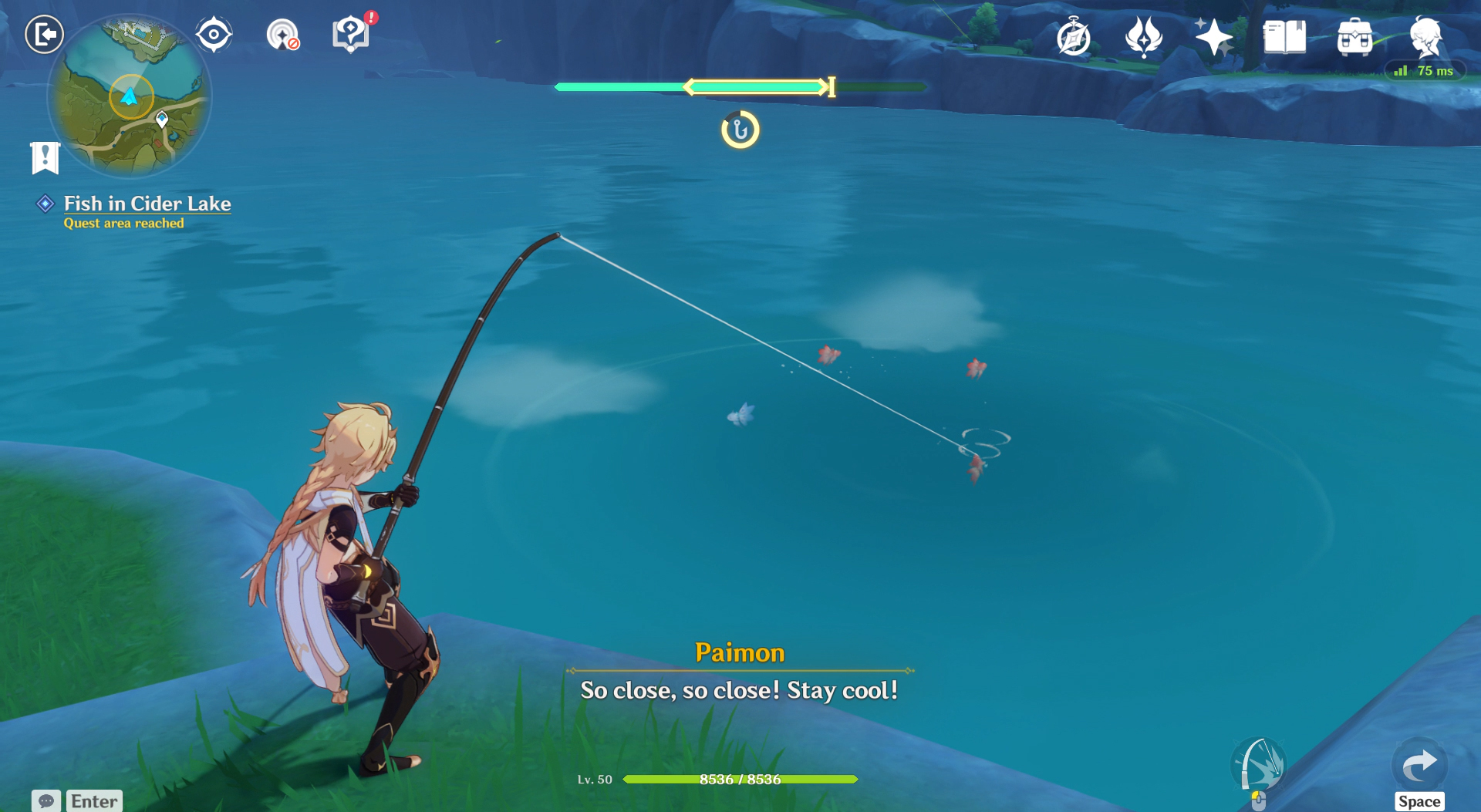Screen dimensions: 1481x812
Task: Click the fishing hook indicator above the water
Action: coord(740,129)
